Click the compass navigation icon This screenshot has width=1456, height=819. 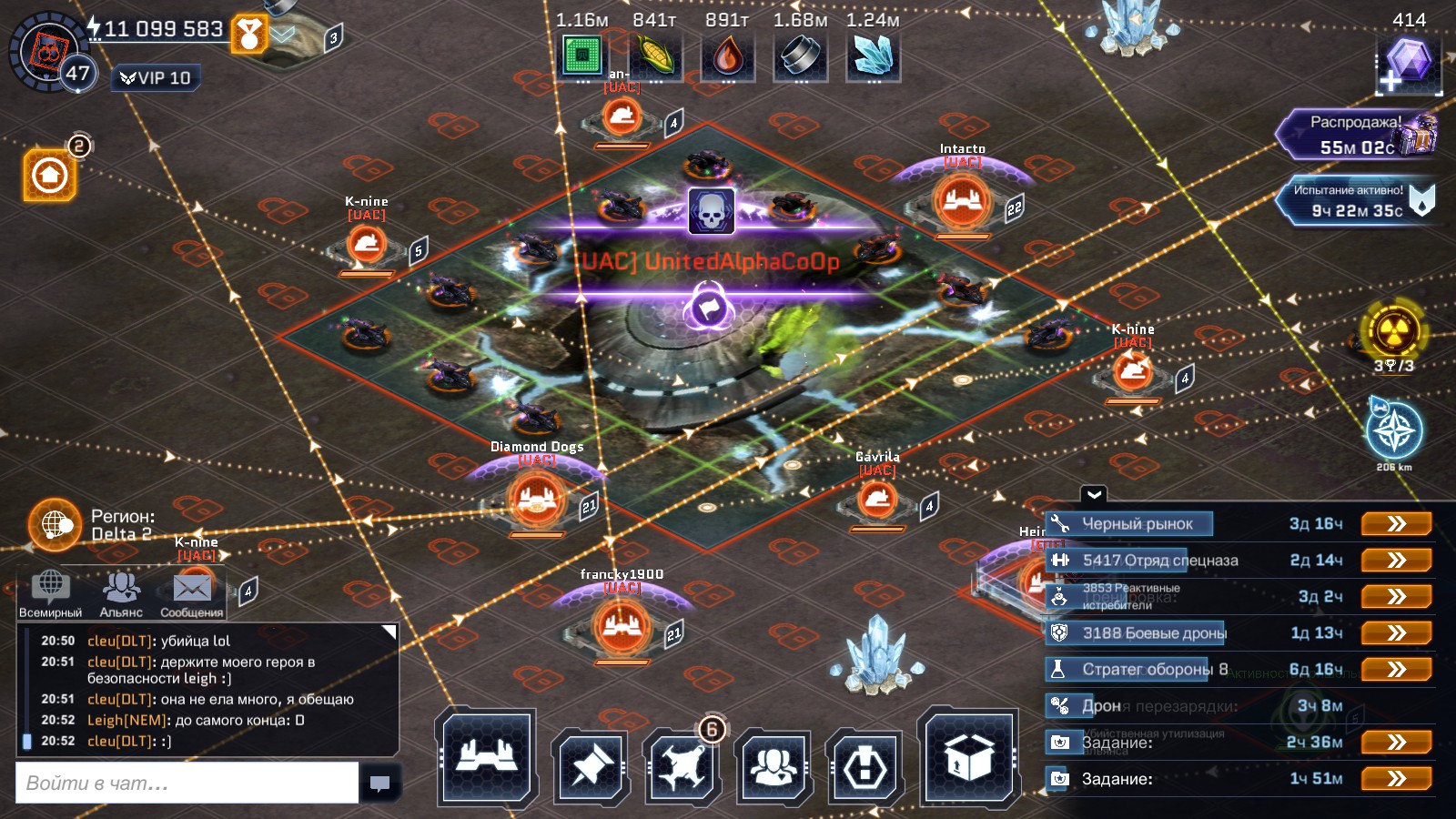(x=1394, y=432)
